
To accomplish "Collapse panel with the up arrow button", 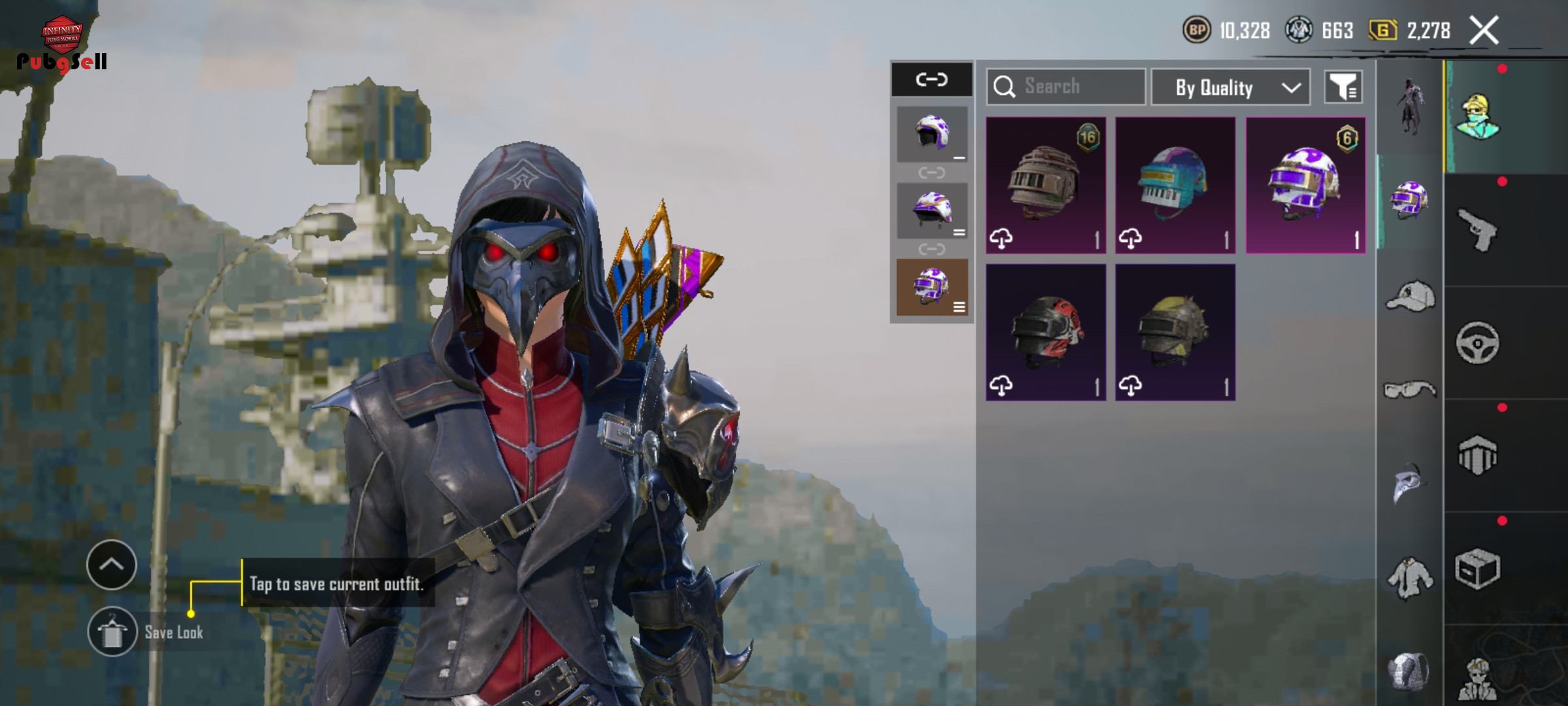I will [112, 564].
